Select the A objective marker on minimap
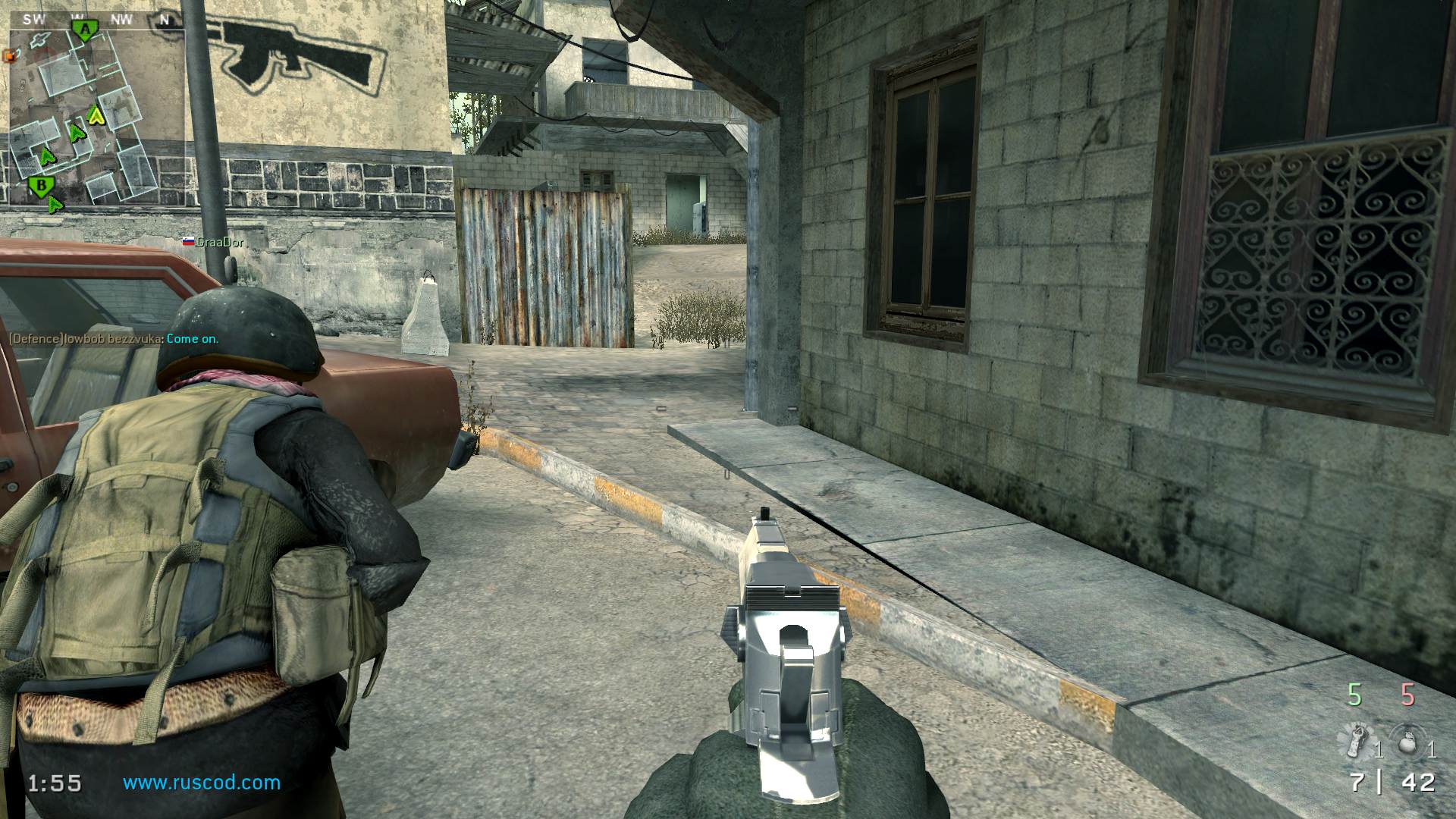 [86, 30]
